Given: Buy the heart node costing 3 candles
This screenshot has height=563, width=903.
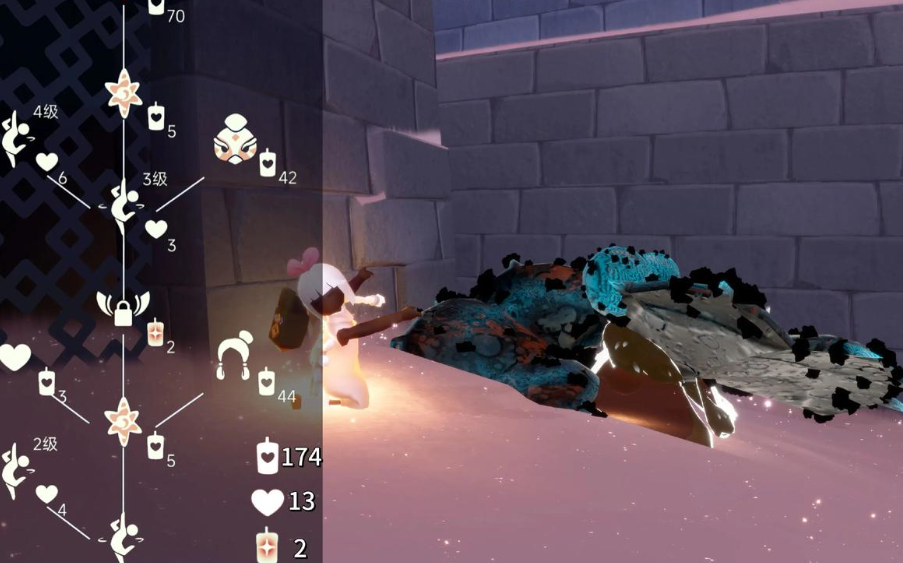Looking at the screenshot, I should click(x=14, y=357).
